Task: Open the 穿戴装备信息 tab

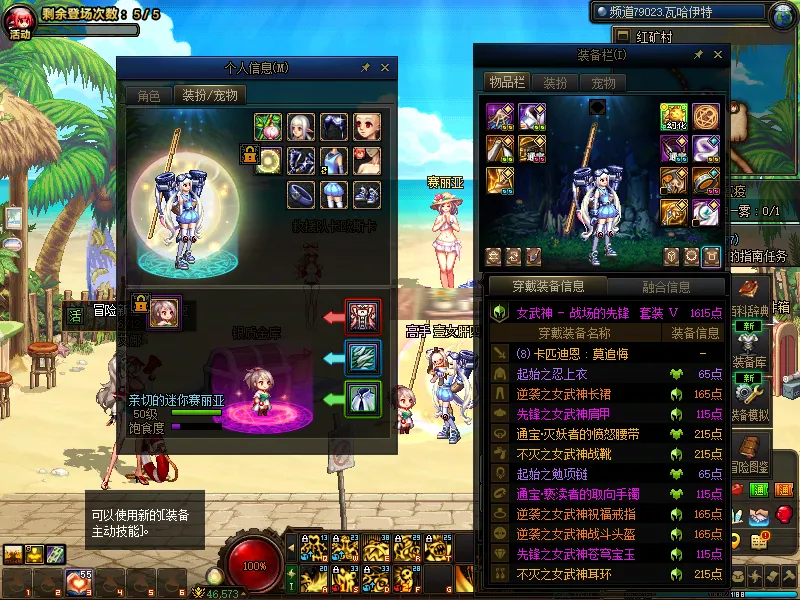Action: pos(548,287)
